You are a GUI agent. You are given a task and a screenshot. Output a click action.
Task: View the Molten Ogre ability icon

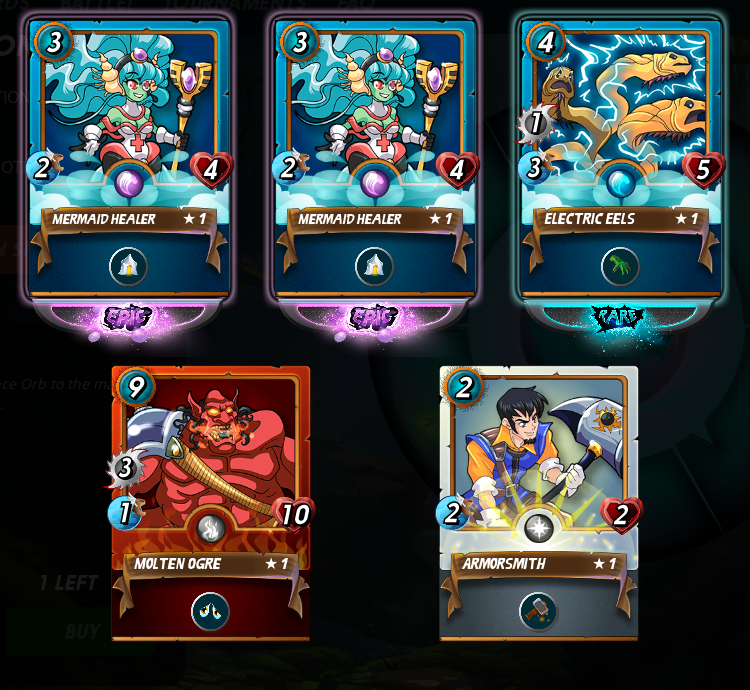[210, 611]
